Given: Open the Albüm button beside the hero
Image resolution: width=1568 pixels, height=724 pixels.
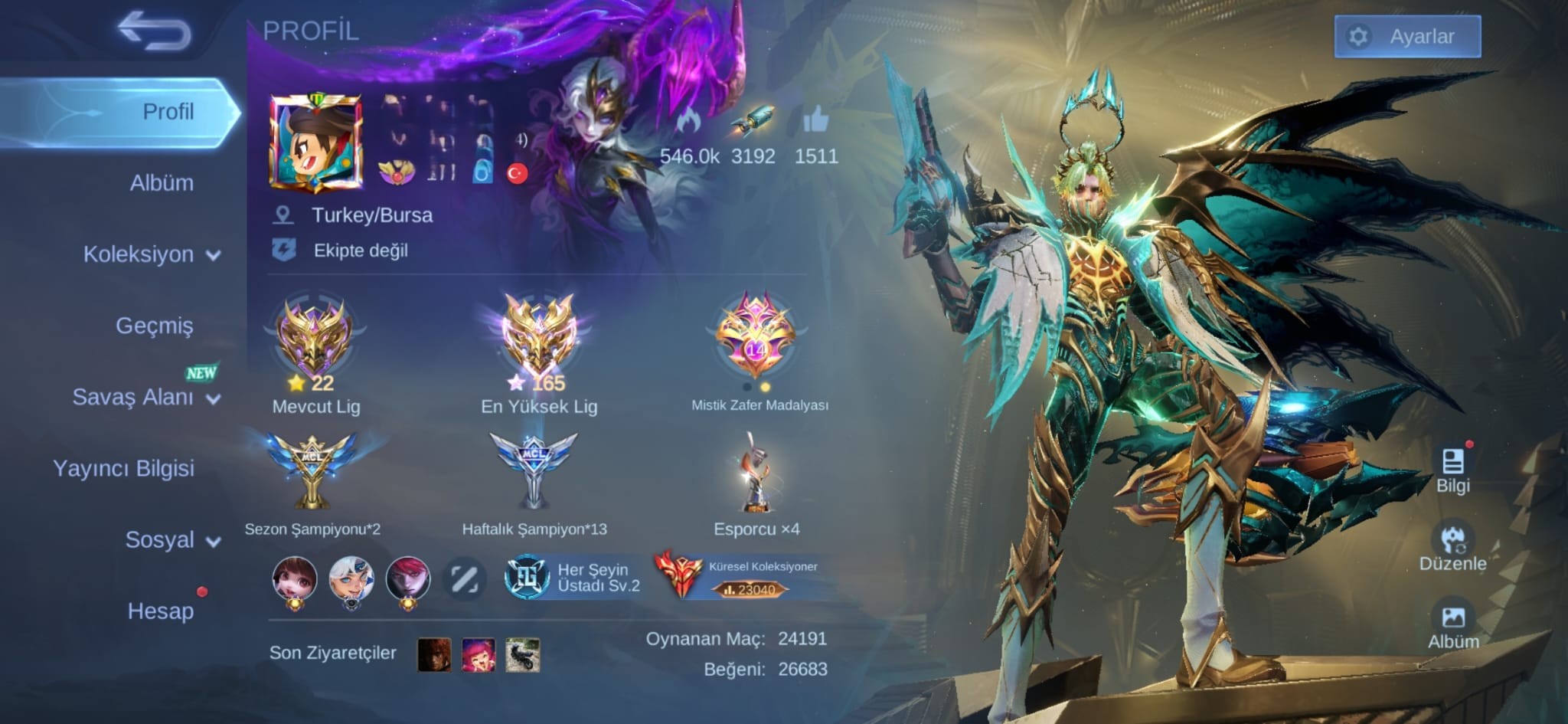Looking at the screenshot, I should coord(1452,624).
